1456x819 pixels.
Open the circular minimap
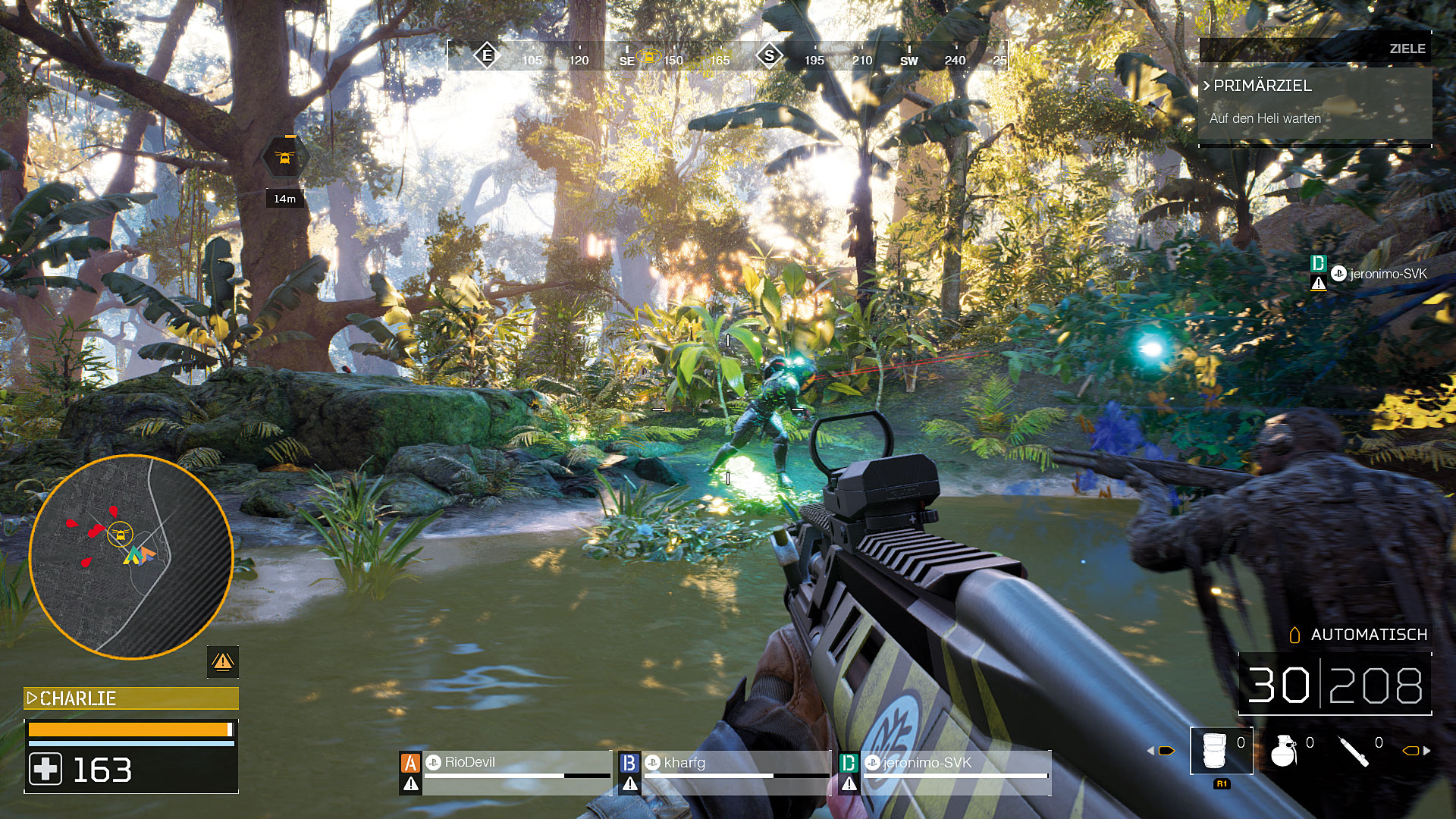pos(130,556)
